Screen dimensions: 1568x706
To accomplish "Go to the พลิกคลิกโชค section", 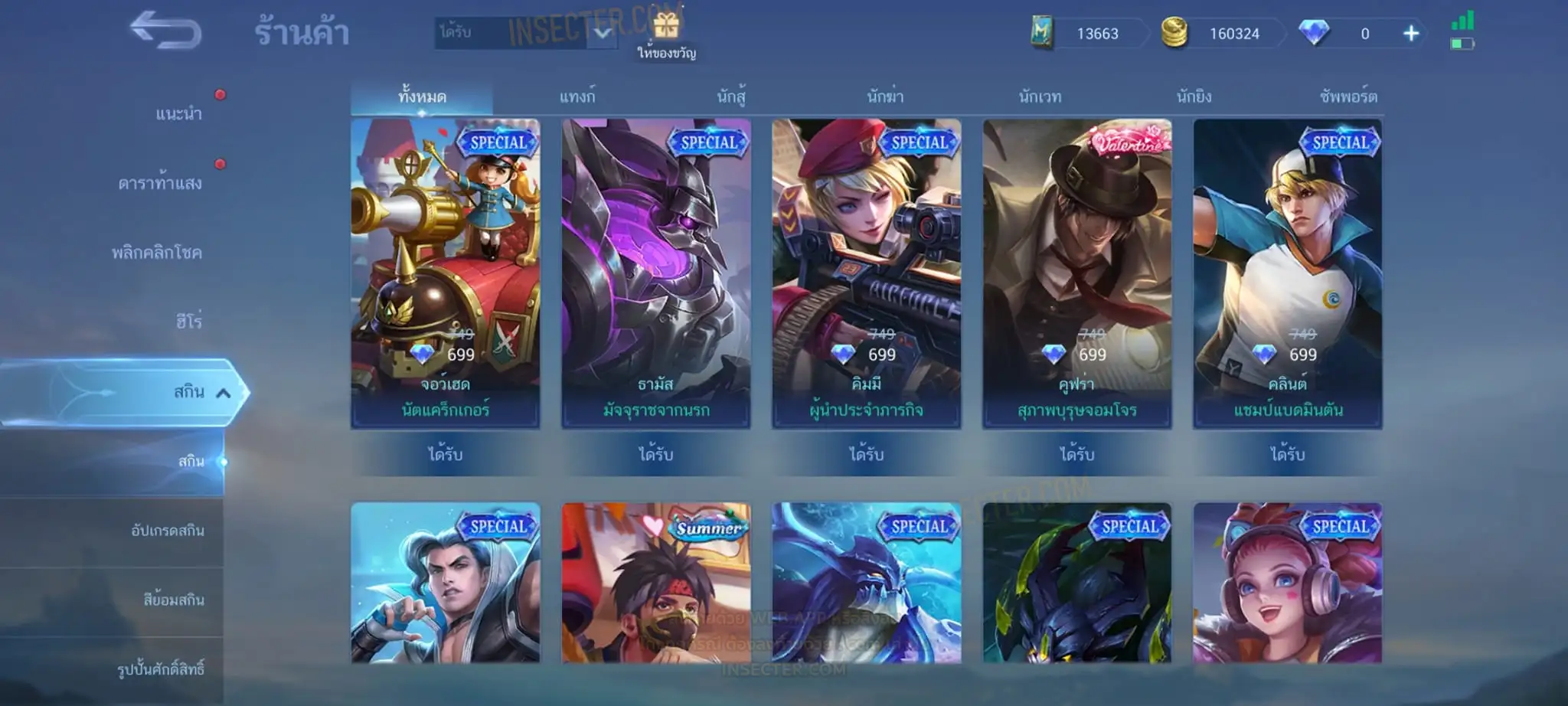I will (x=157, y=252).
